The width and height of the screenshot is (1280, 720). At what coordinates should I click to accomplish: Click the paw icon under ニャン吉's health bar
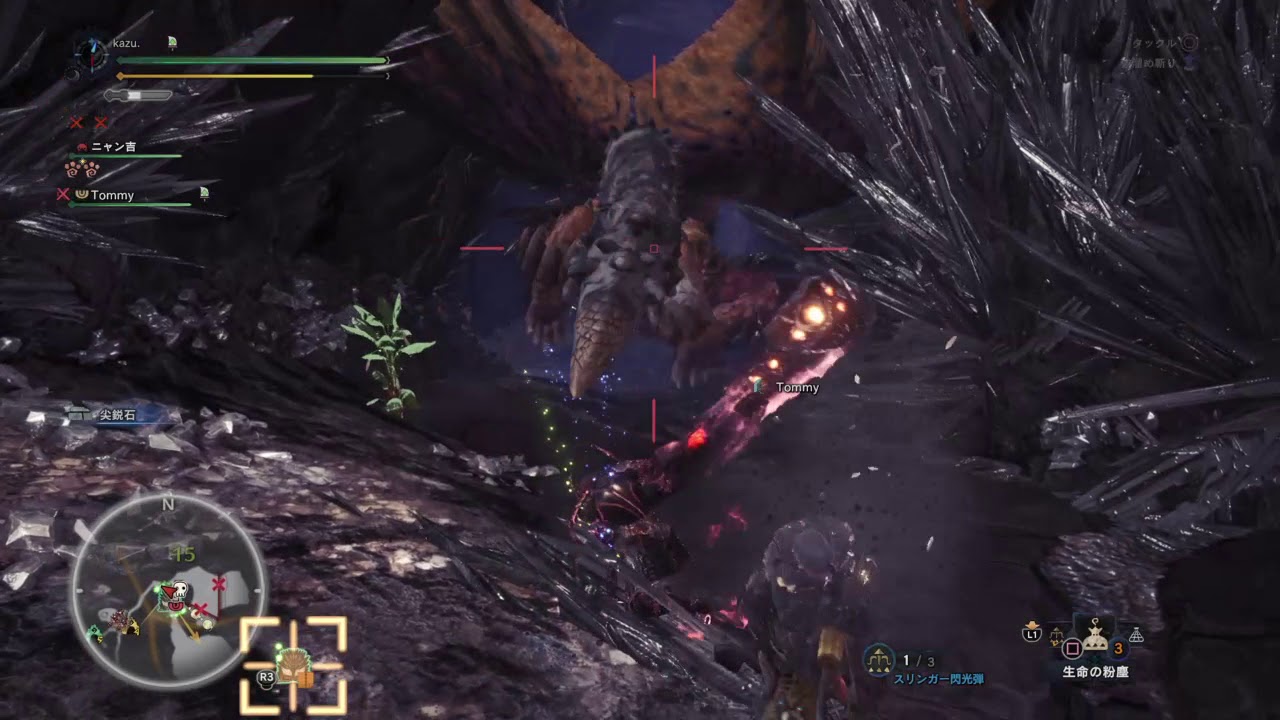pyautogui.click(x=83, y=168)
